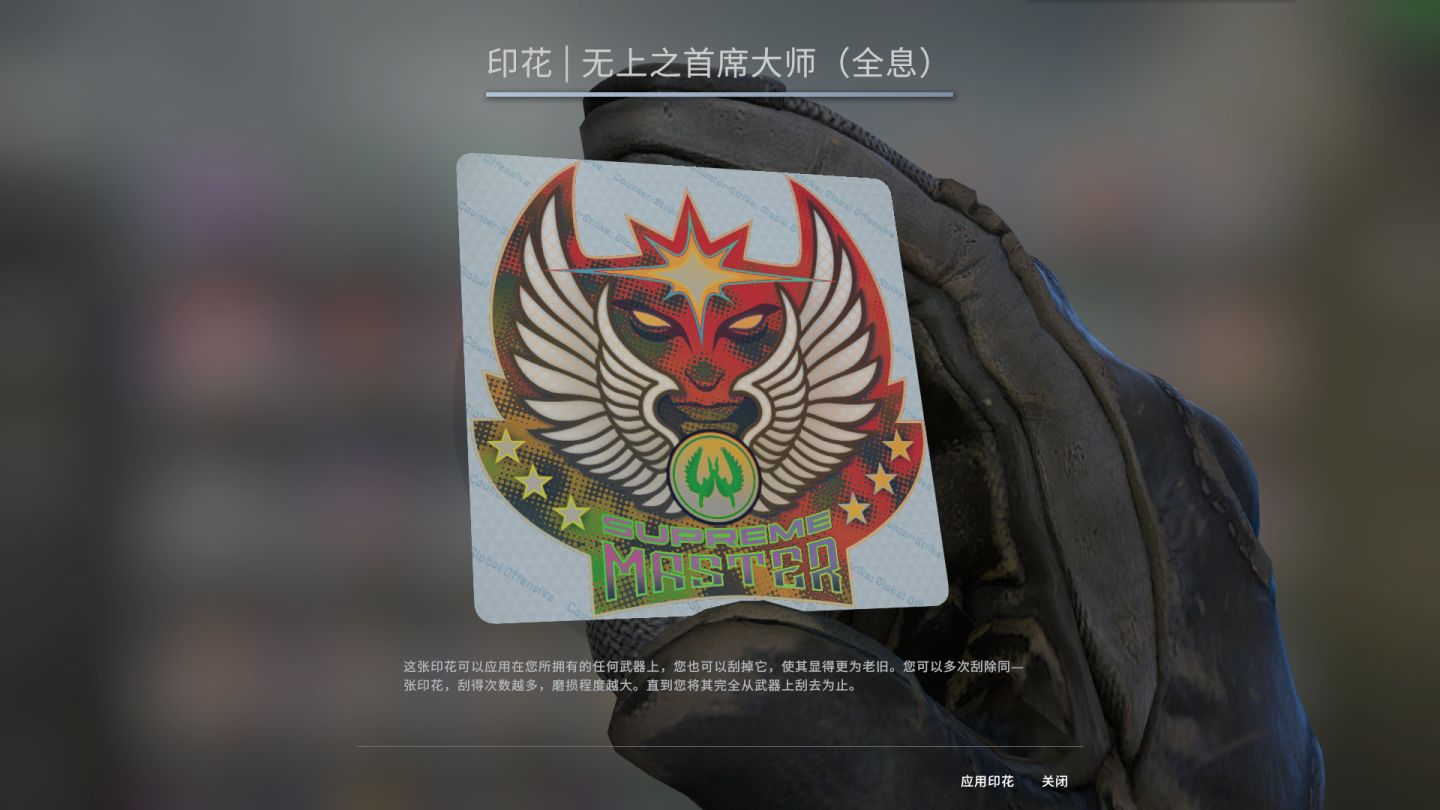Click the underline beneath the sticker title
The height and width of the screenshot is (810, 1440).
(719, 91)
